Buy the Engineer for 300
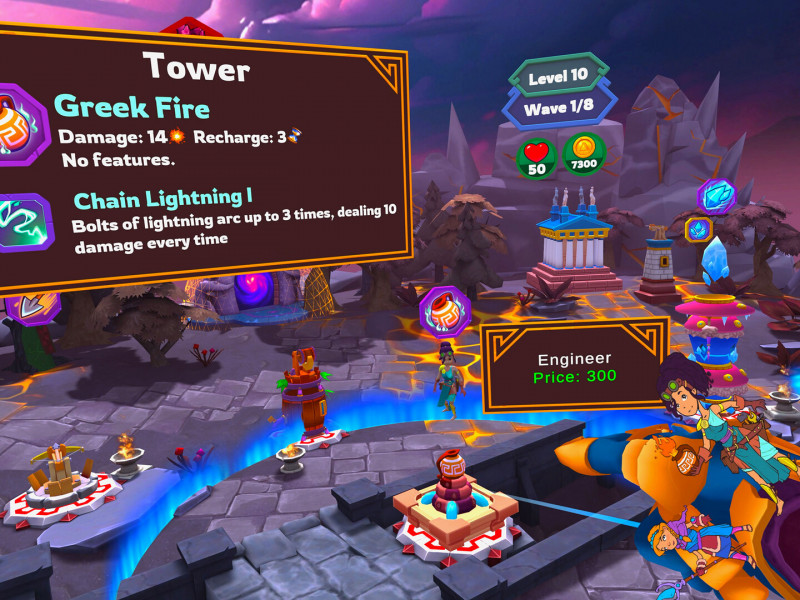The width and height of the screenshot is (800, 600). coord(575,367)
